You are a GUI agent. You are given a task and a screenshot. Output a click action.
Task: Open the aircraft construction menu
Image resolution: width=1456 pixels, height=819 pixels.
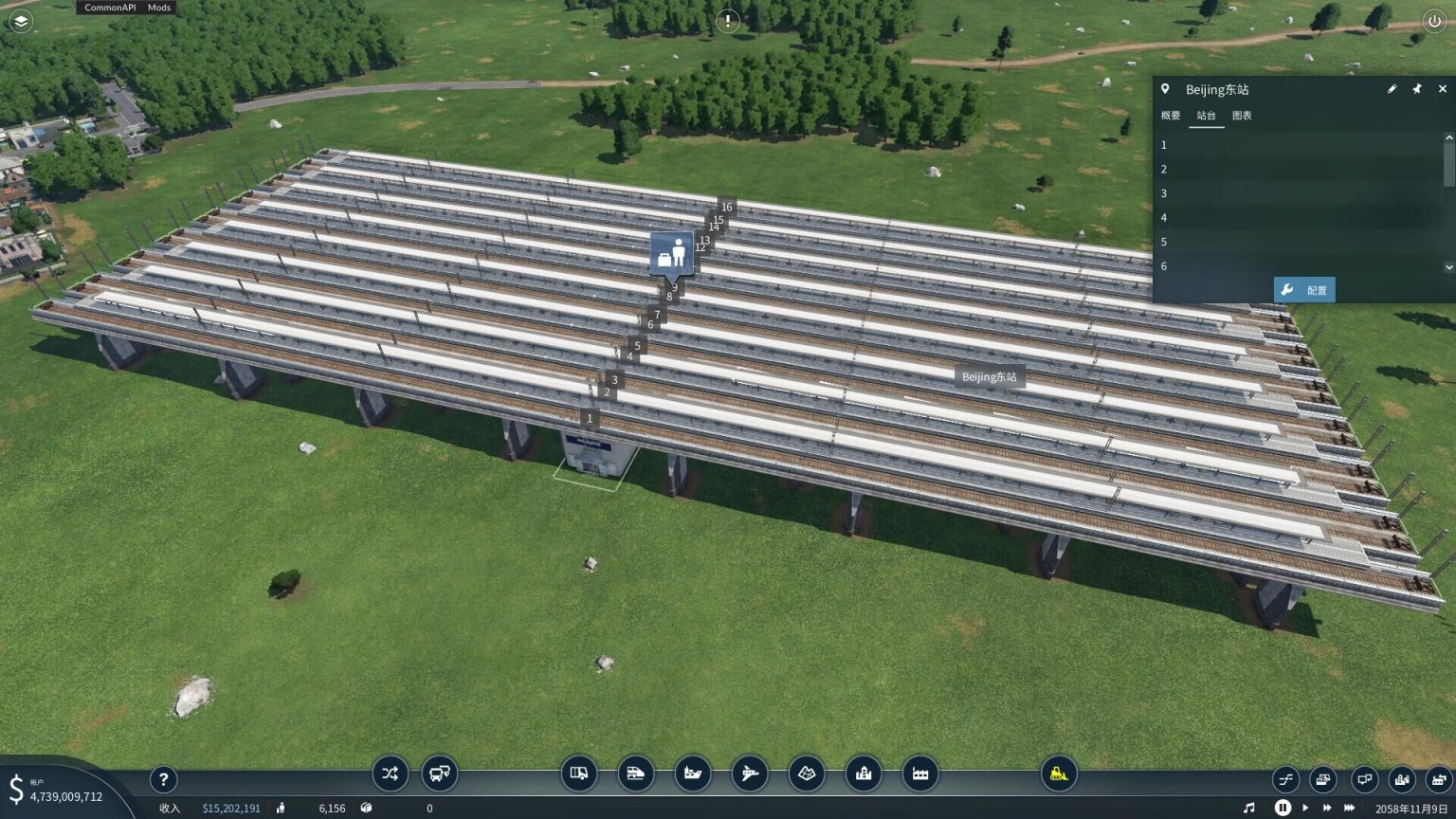[750, 773]
